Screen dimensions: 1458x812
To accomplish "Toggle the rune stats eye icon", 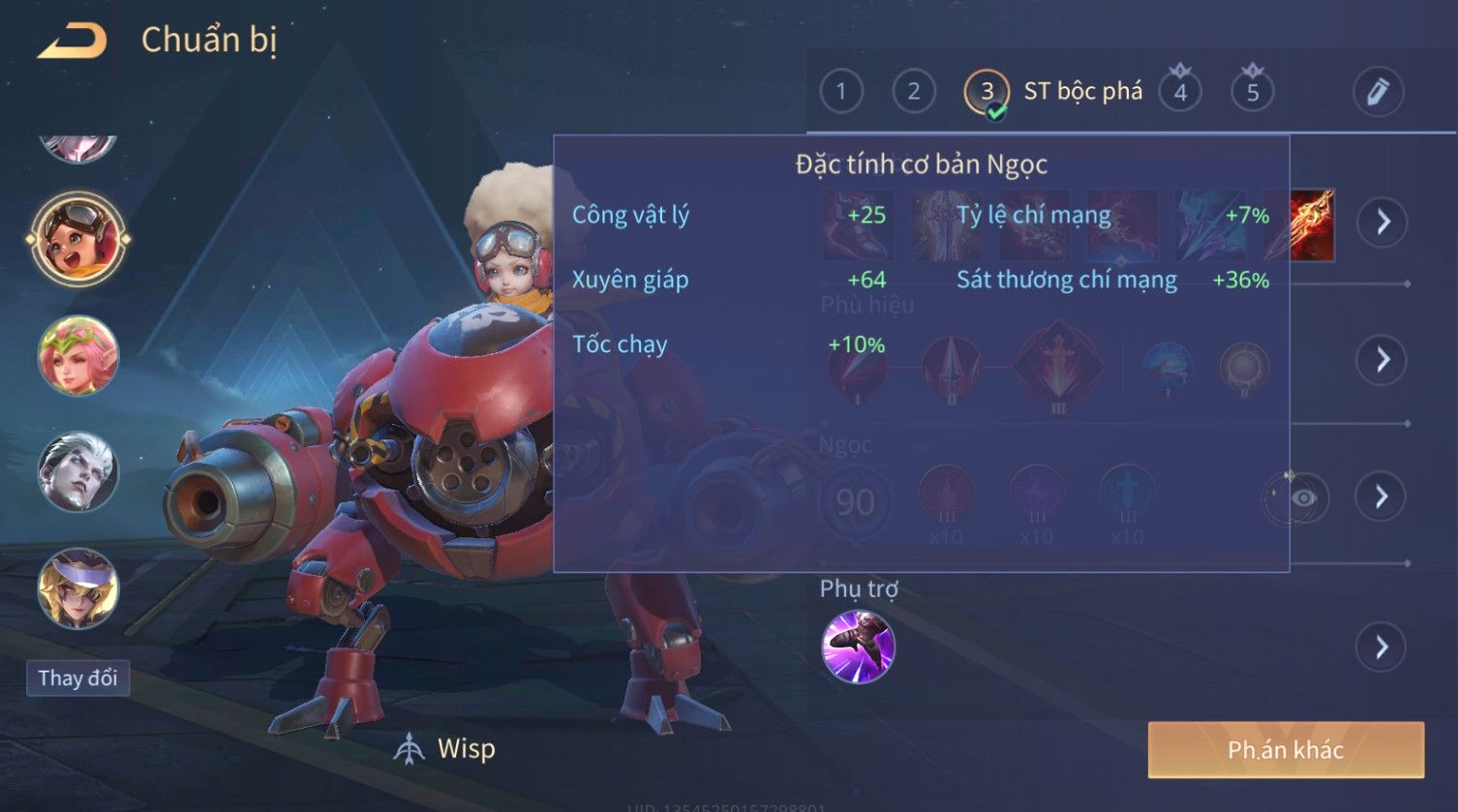I will (1302, 497).
